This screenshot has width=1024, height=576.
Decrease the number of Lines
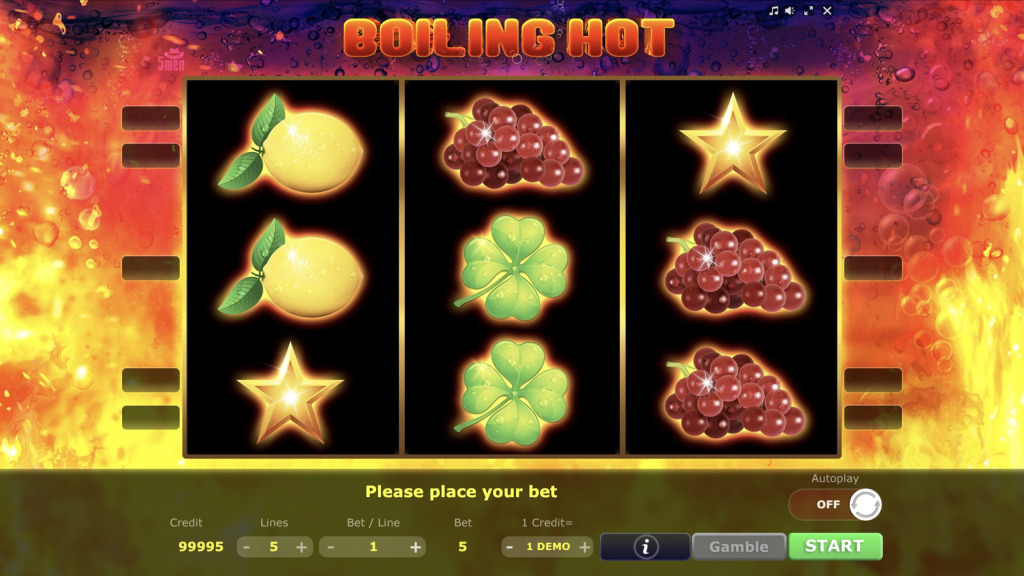point(246,547)
